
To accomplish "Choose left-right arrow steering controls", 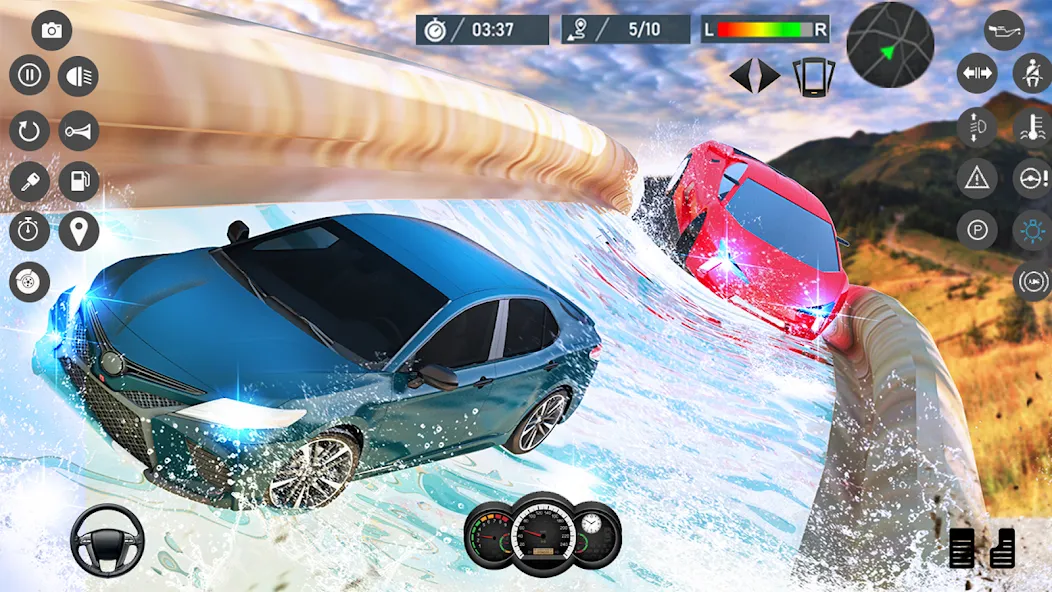I will [755, 76].
